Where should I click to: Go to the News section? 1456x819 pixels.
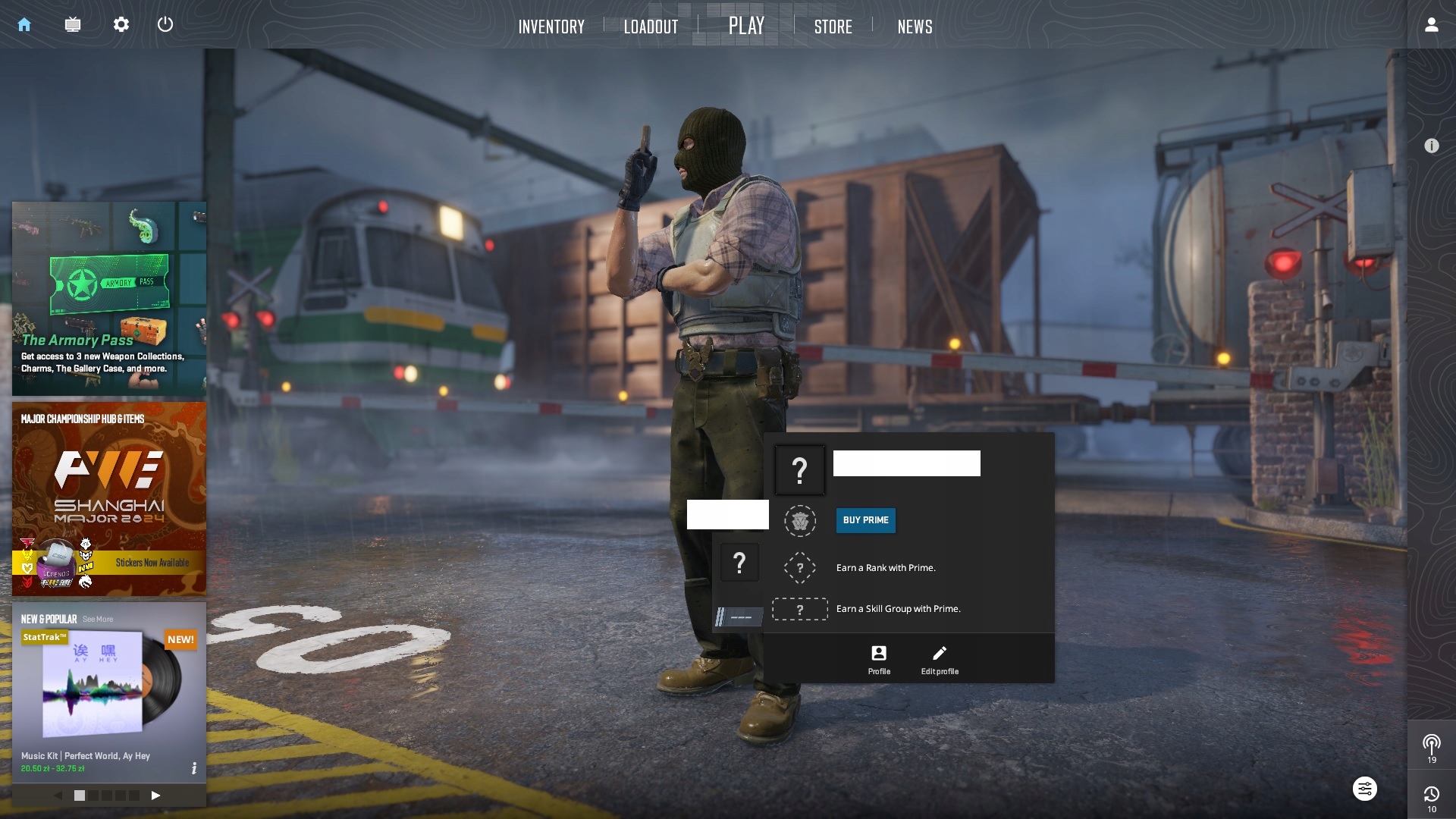(915, 27)
